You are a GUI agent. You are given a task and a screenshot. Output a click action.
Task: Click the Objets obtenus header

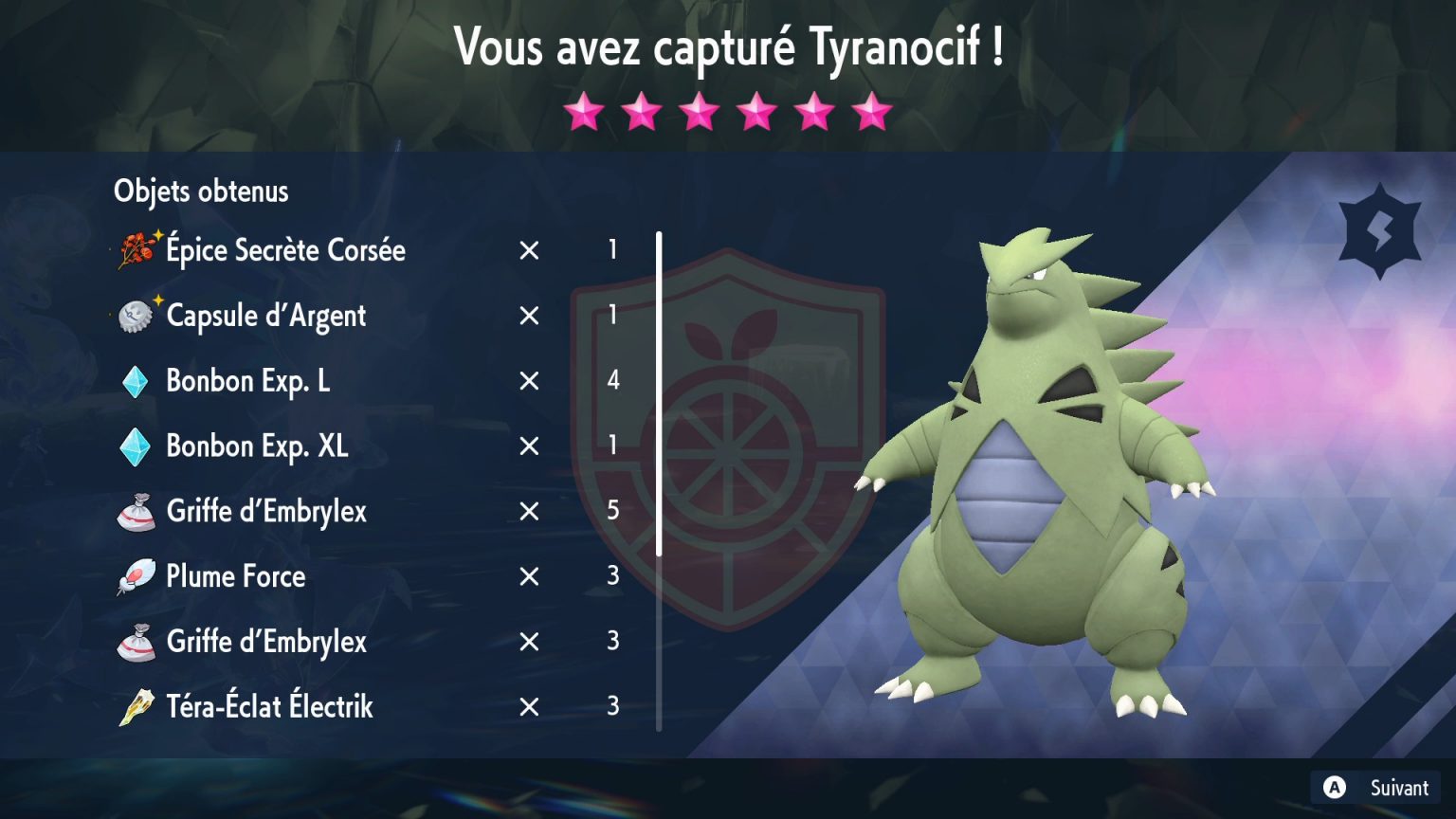pos(201,191)
